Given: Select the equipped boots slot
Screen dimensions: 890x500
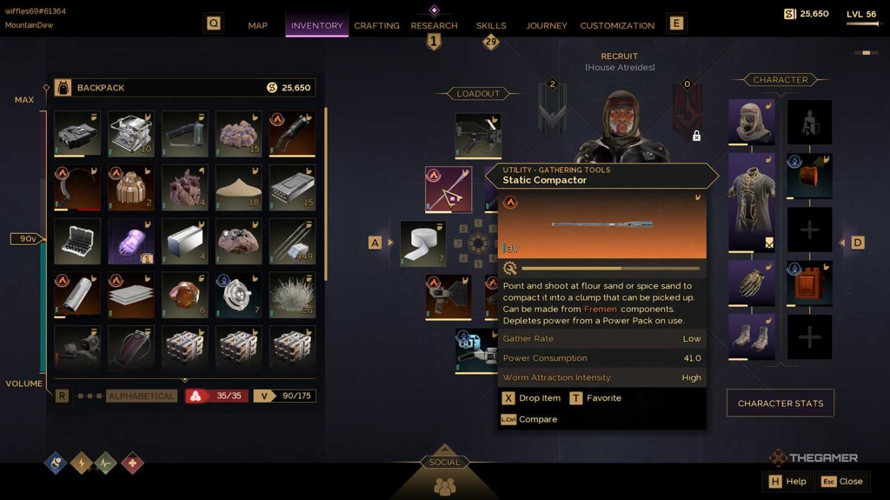Looking at the screenshot, I should click(751, 336).
